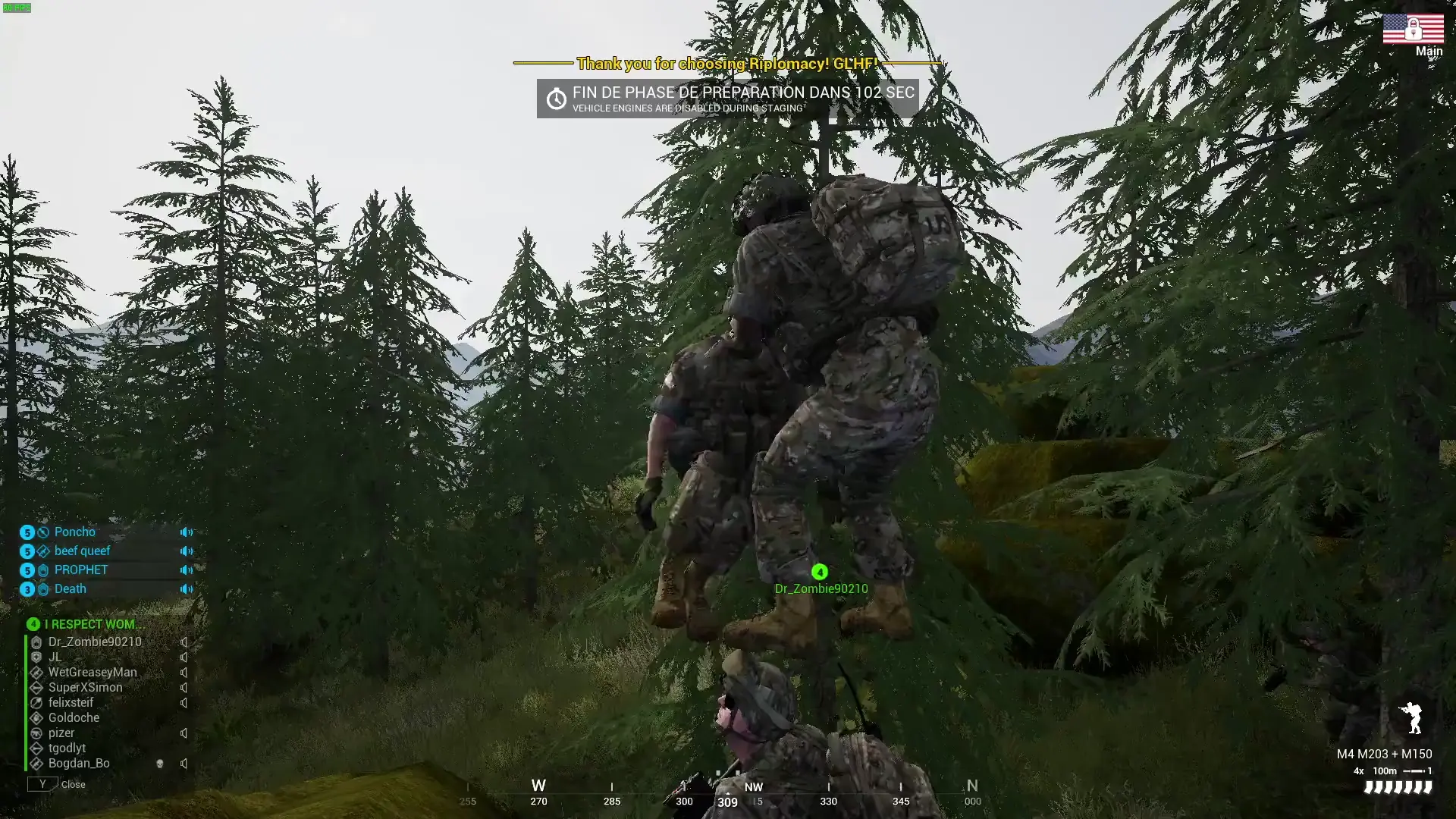Click felixsteif's machine gunner role icon

point(37,702)
